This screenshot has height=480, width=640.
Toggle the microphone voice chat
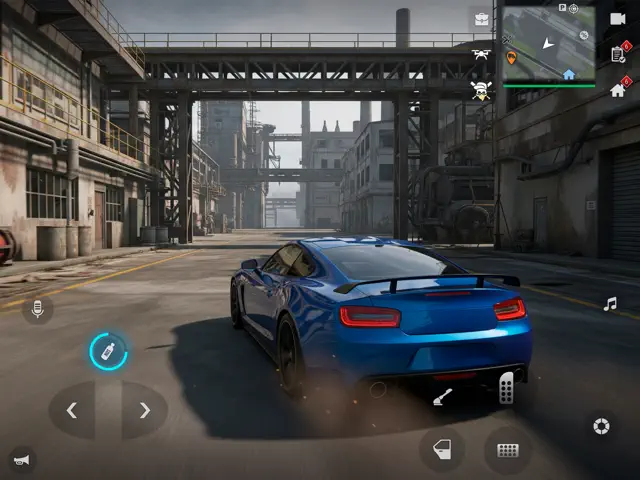(x=38, y=309)
